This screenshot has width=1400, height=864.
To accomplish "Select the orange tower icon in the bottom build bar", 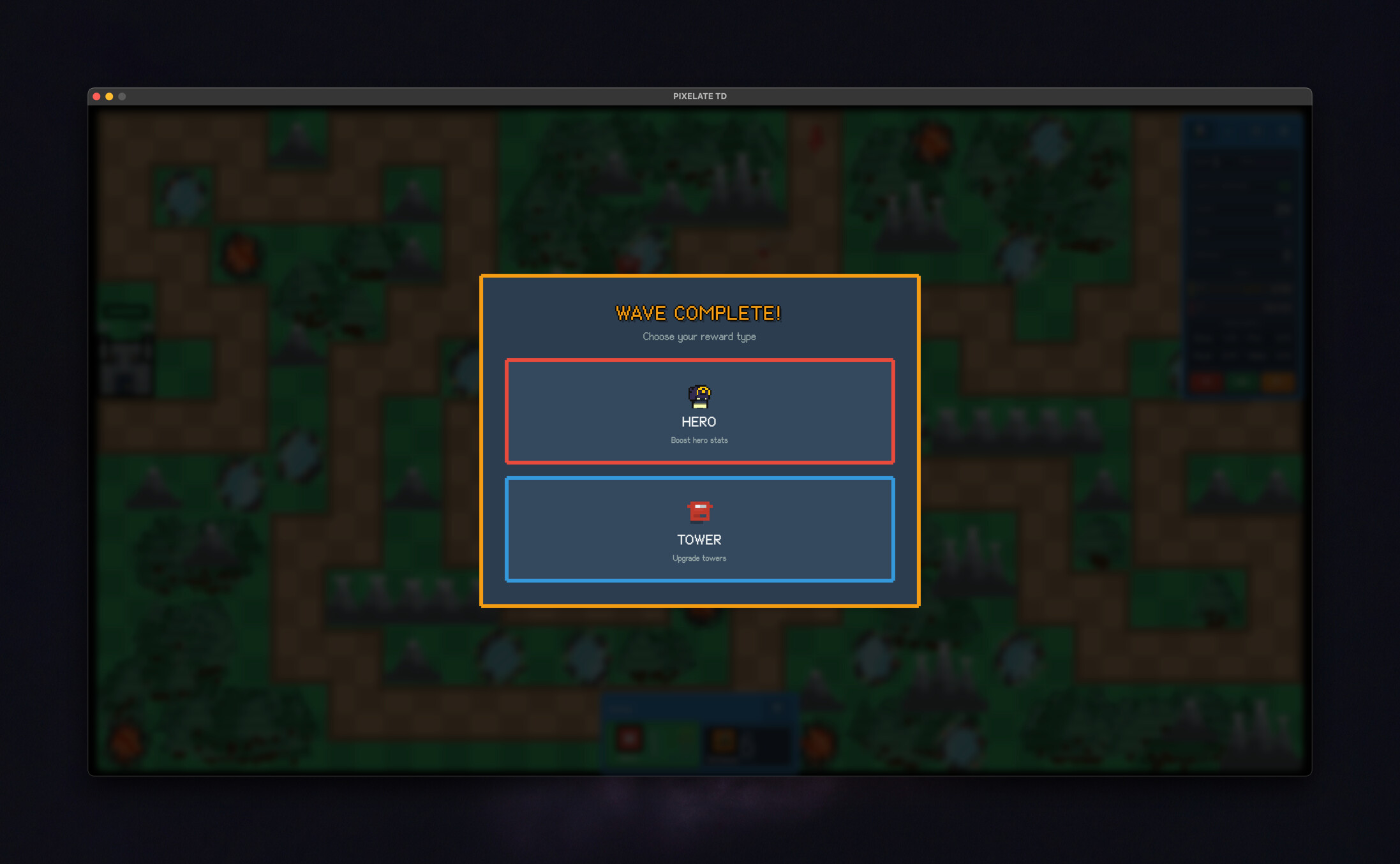I will pos(723,740).
